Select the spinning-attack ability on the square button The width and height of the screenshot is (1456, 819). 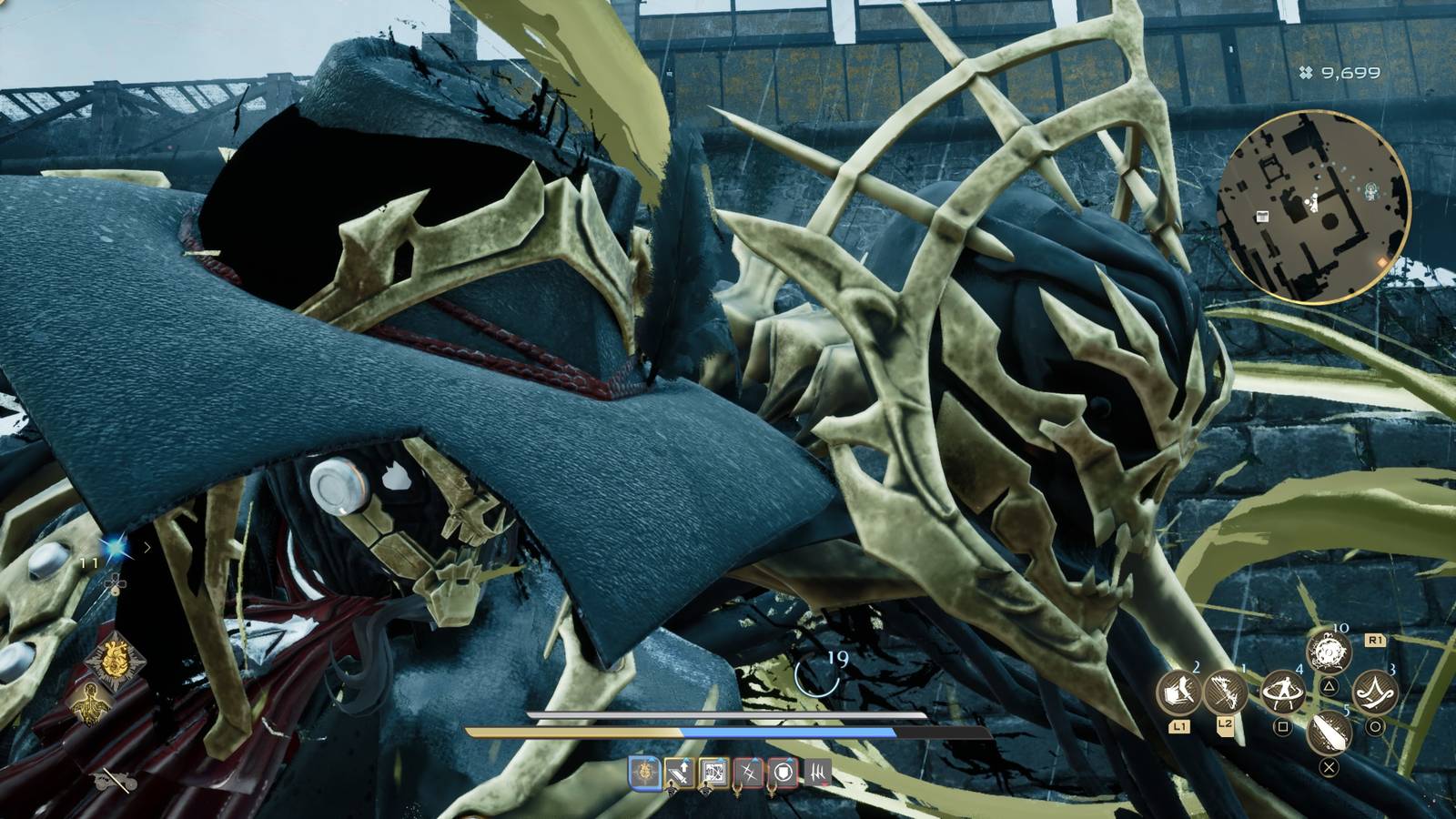(x=1283, y=692)
